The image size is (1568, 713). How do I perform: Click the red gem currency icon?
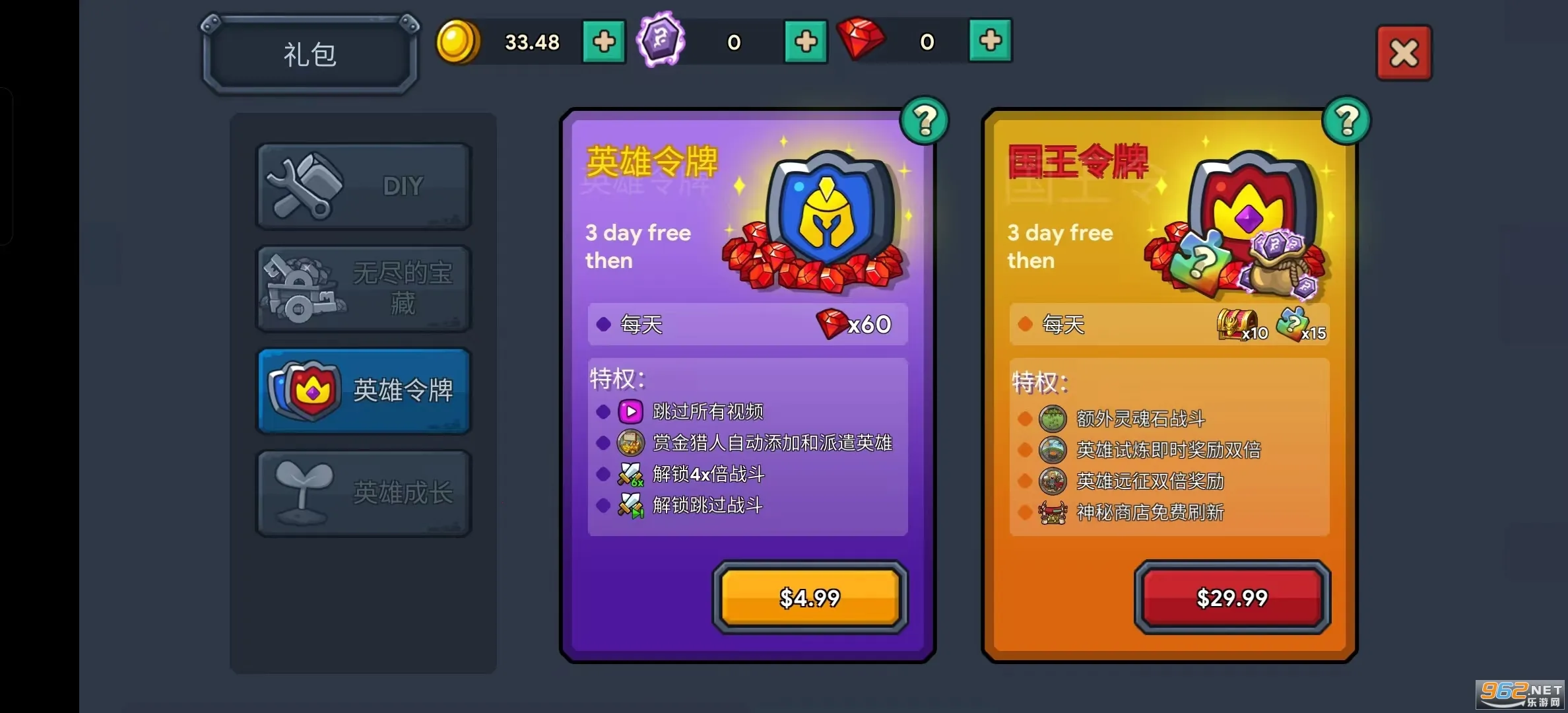pos(861,41)
